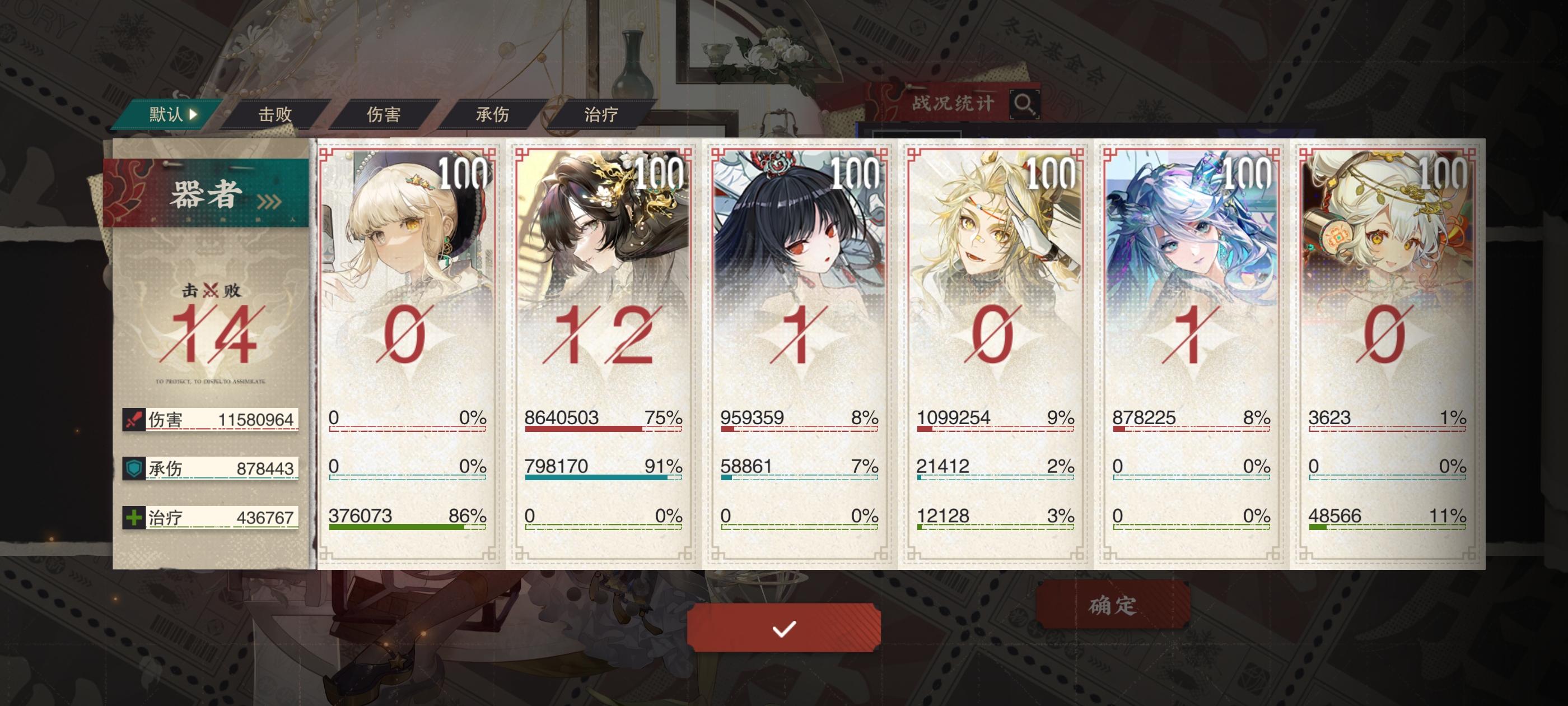Image resolution: width=1568 pixels, height=706 pixels.
Task: Click the green cross 治疗 icon
Action: 134,518
